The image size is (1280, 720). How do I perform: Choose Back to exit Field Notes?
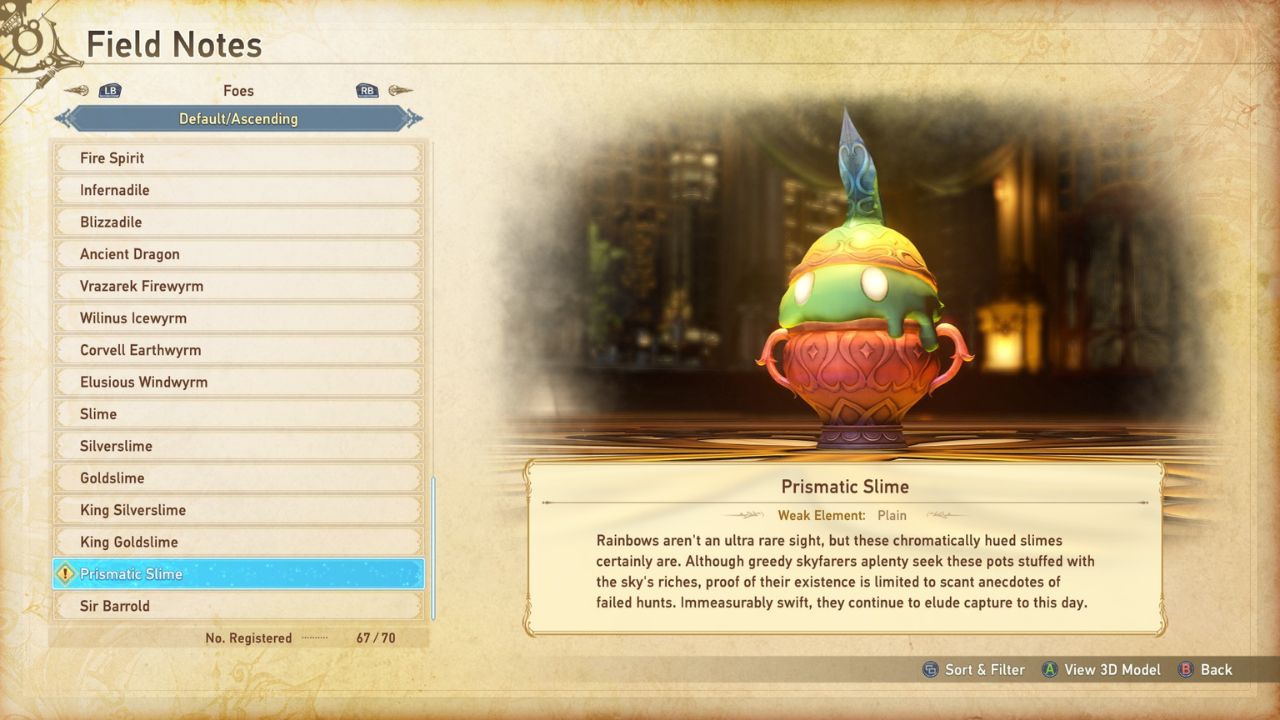click(x=1215, y=670)
